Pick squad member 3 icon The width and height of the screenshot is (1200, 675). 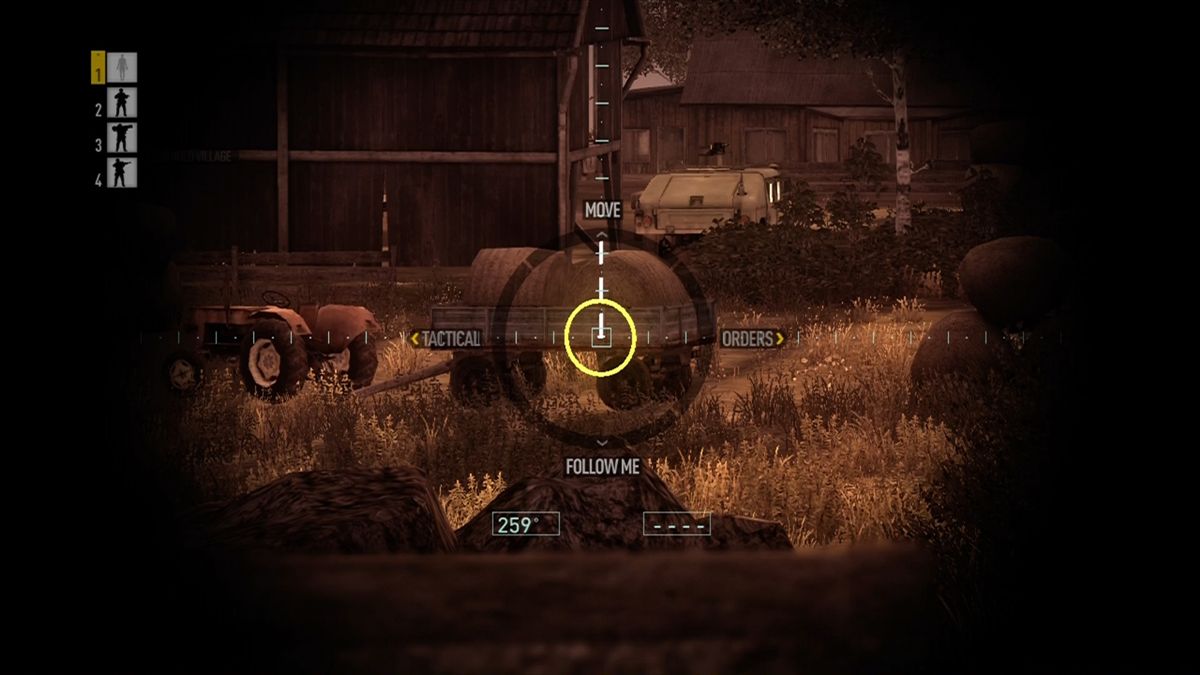tap(122, 138)
